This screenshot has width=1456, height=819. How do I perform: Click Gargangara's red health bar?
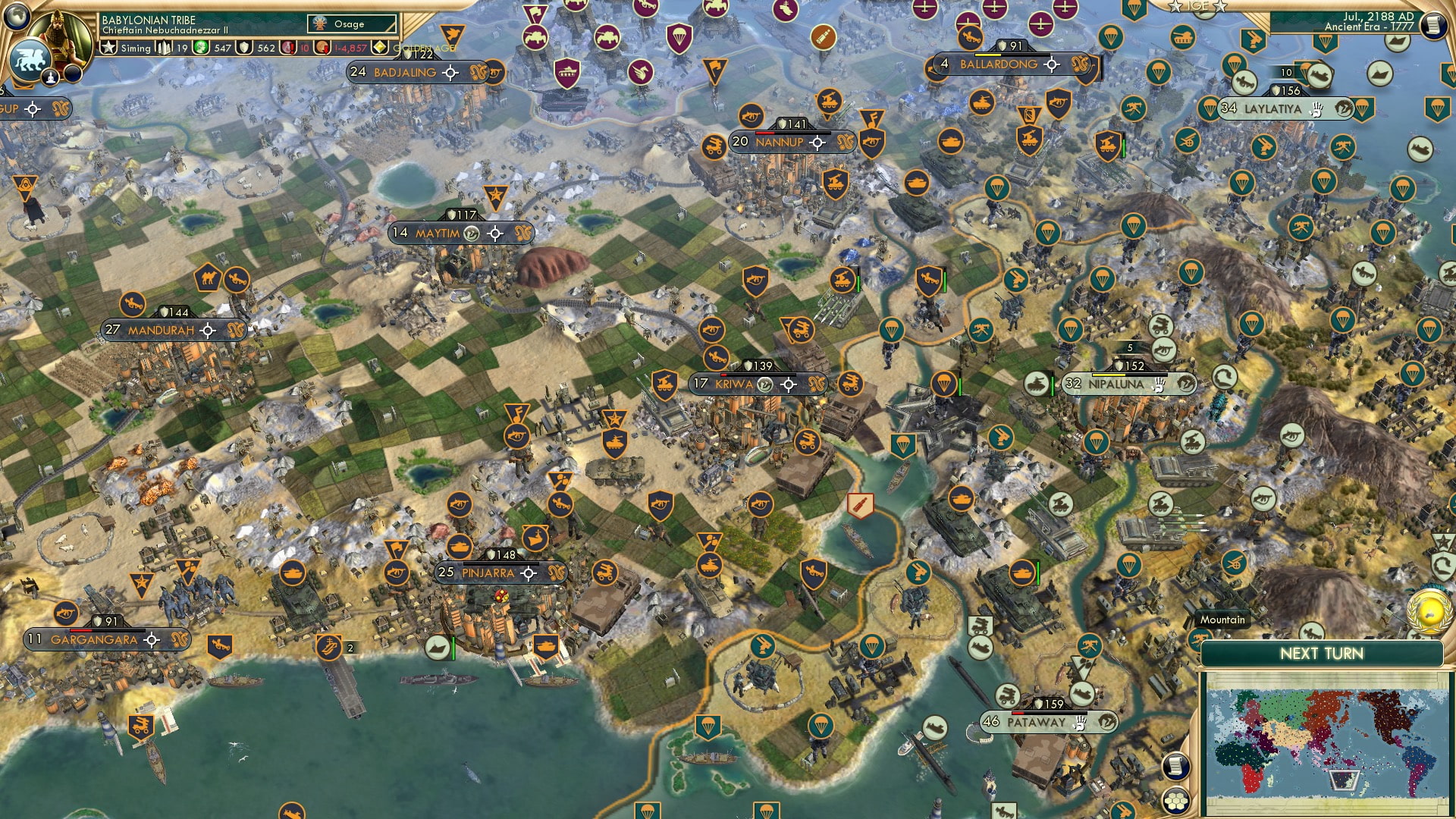80,630
